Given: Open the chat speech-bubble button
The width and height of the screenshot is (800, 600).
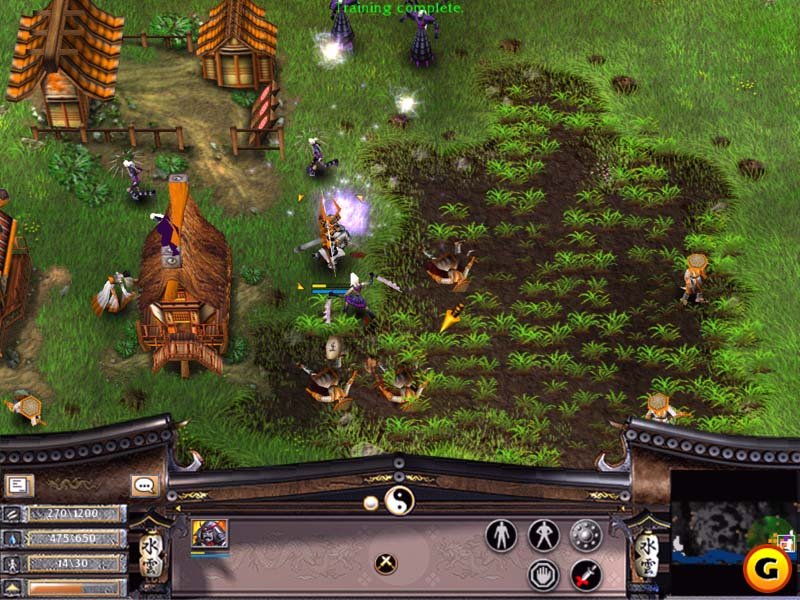Looking at the screenshot, I should pyautogui.click(x=144, y=486).
